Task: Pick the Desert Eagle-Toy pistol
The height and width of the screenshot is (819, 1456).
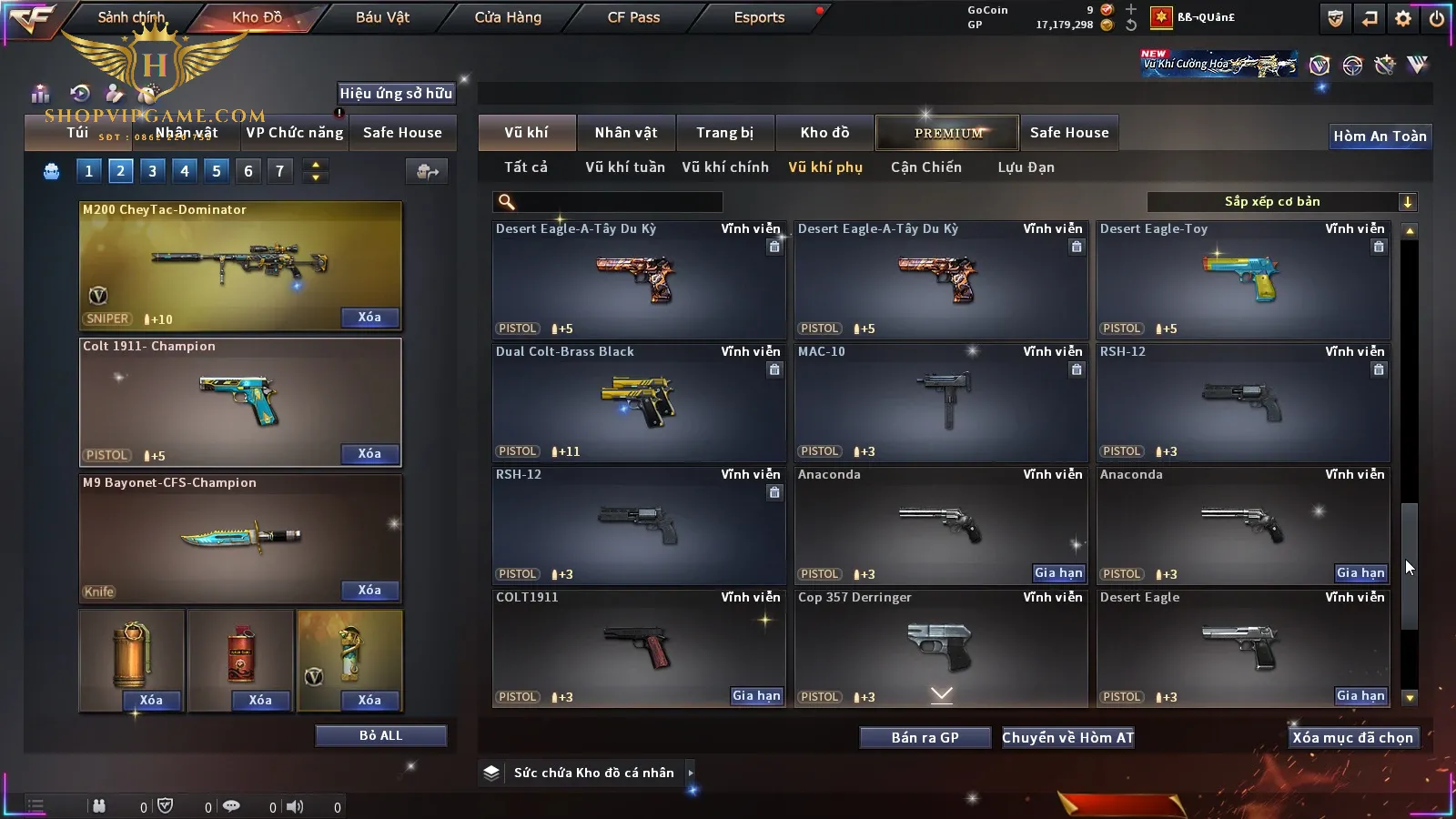Action: tap(1243, 279)
